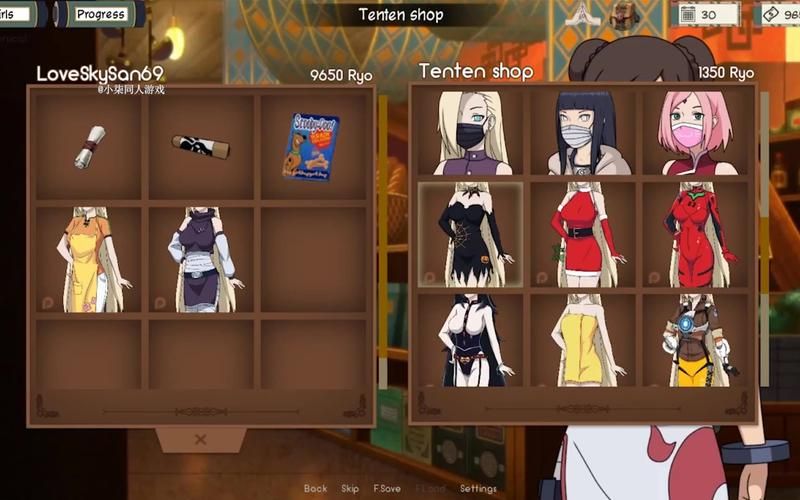This screenshot has width=800, height=500.
Task: Open the Progress tab
Action: pos(101,14)
